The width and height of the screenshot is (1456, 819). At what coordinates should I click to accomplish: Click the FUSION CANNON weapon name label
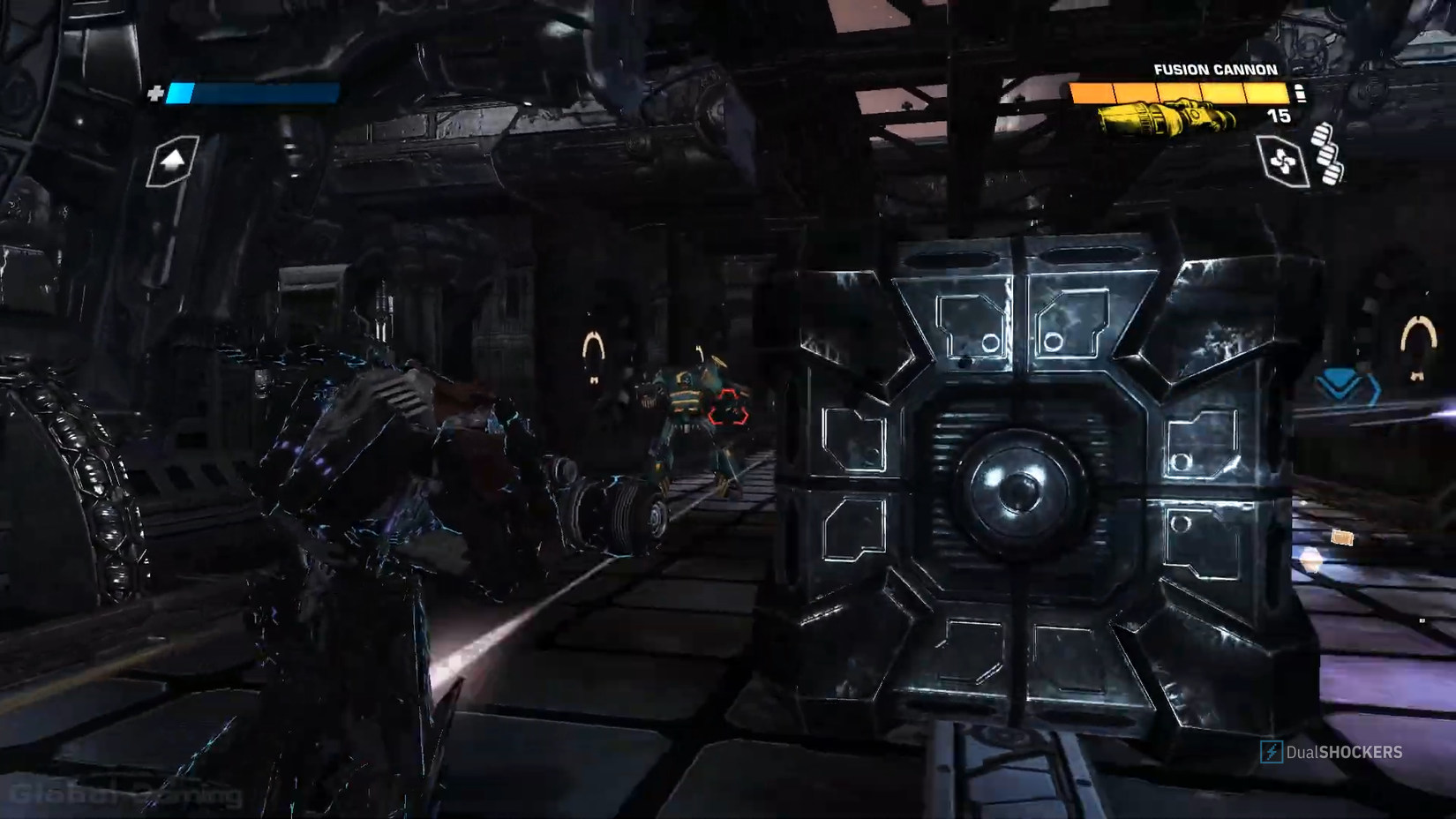click(x=1216, y=69)
